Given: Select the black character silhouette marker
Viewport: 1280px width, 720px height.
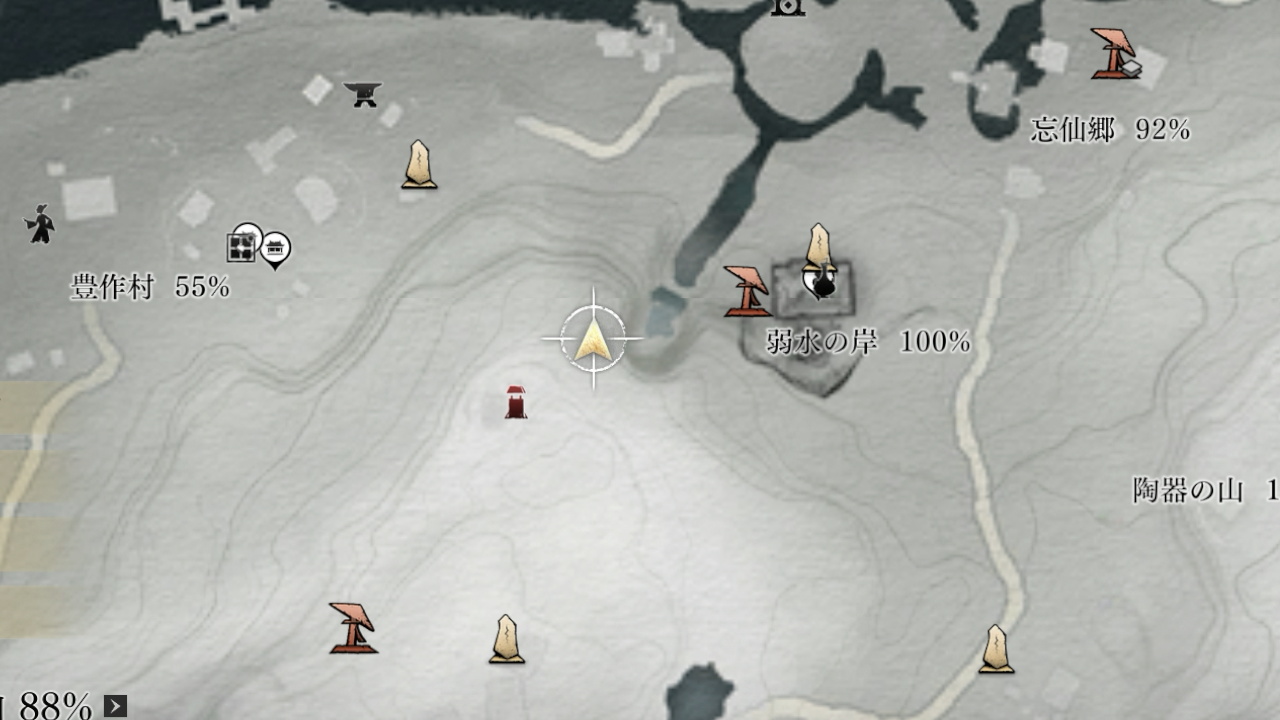Looking at the screenshot, I should (x=40, y=224).
